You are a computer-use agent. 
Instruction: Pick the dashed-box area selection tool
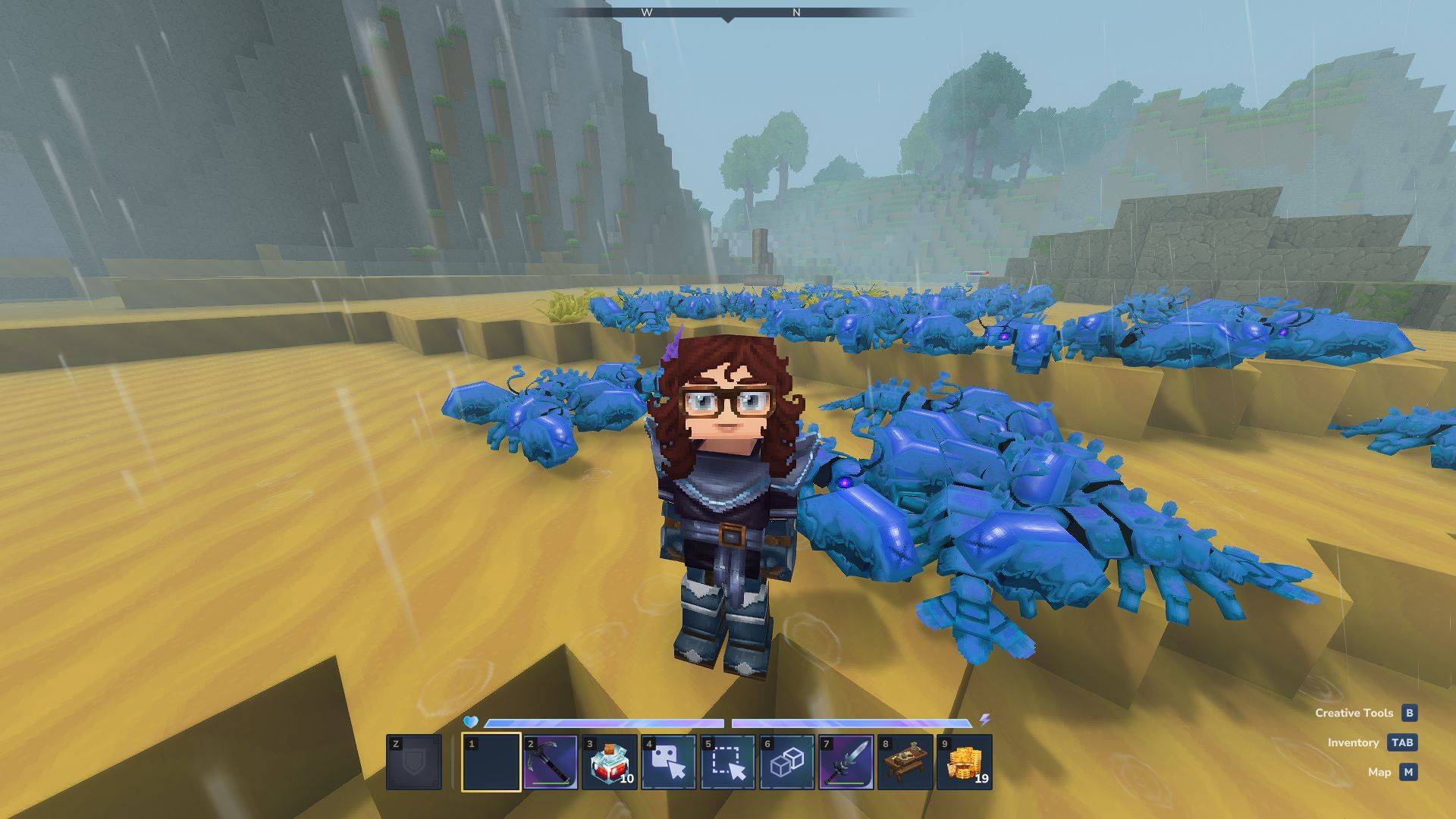(728, 762)
